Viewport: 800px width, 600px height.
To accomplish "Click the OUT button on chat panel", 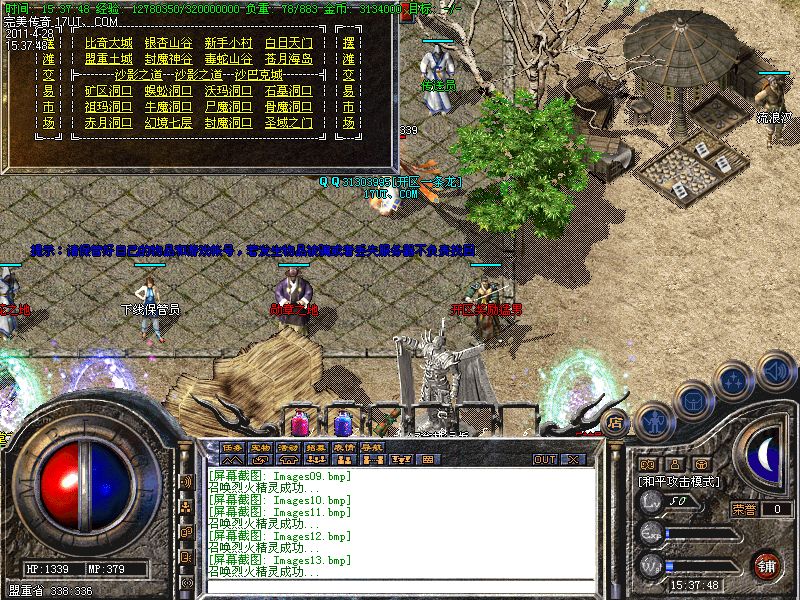I will [x=544, y=460].
